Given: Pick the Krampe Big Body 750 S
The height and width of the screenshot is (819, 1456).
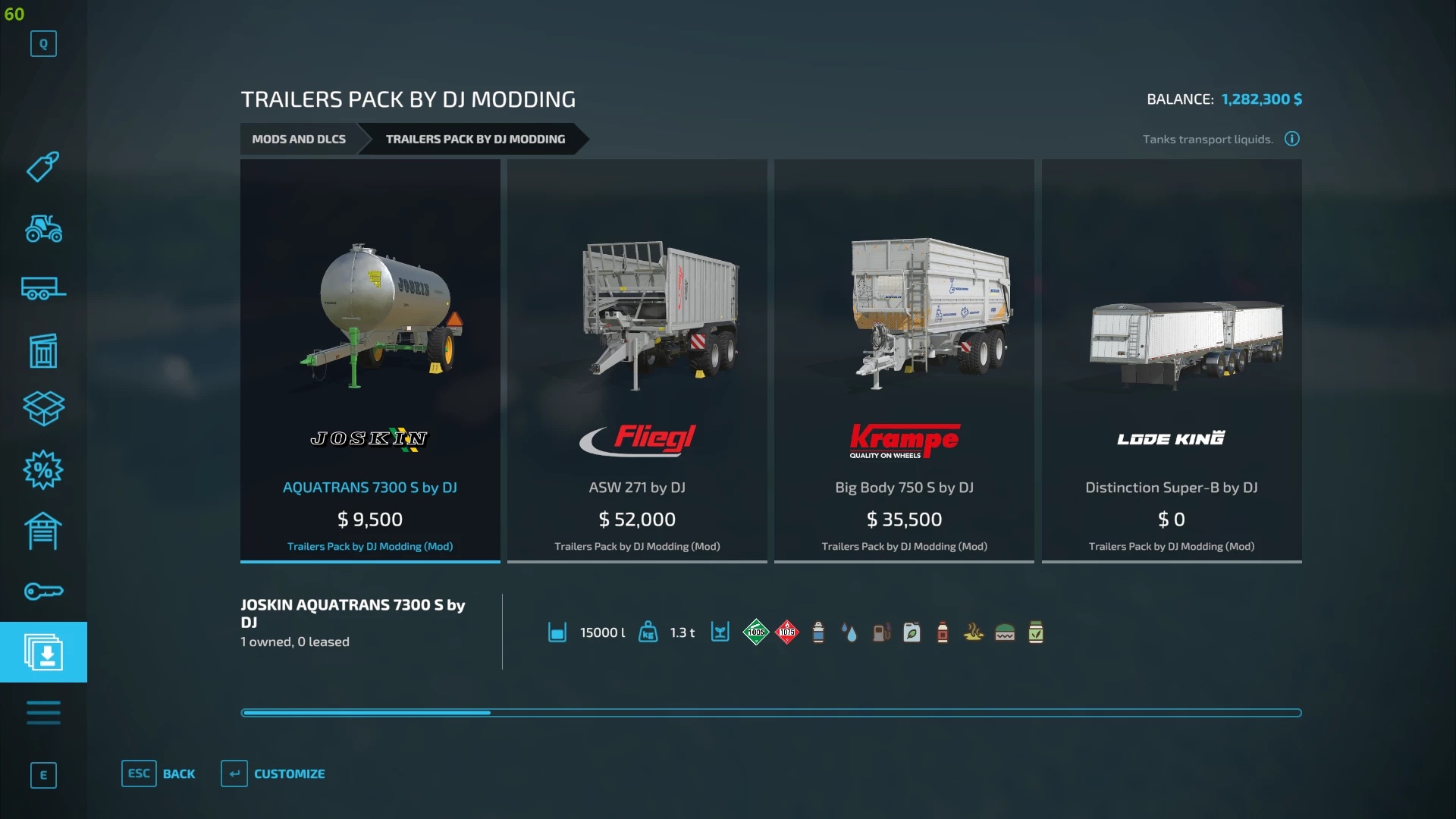Looking at the screenshot, I should [904, 360].
